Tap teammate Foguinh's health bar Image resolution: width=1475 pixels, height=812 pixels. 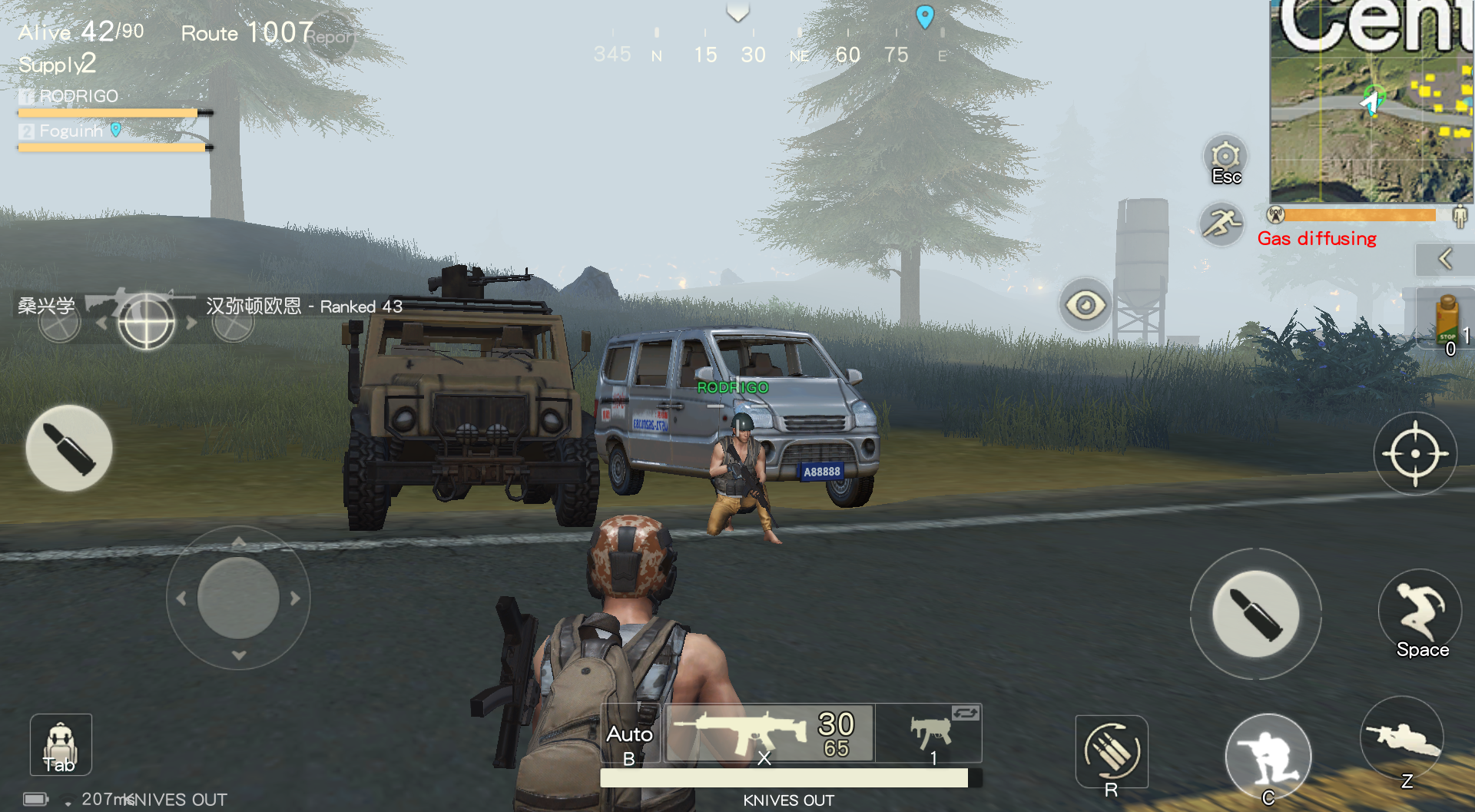[111, 146]
